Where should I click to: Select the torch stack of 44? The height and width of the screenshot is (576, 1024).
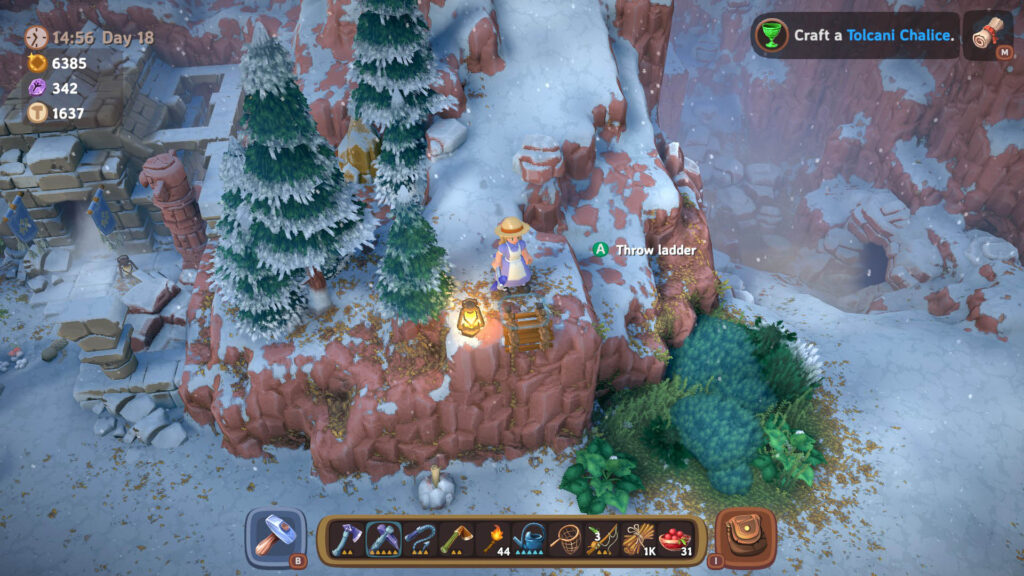point(493,539)
